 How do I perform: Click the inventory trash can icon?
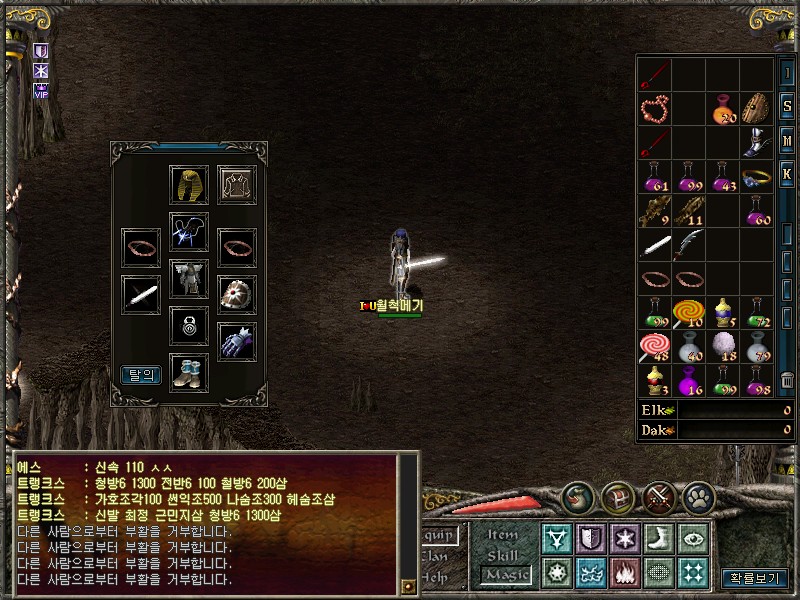coord(787,382)
